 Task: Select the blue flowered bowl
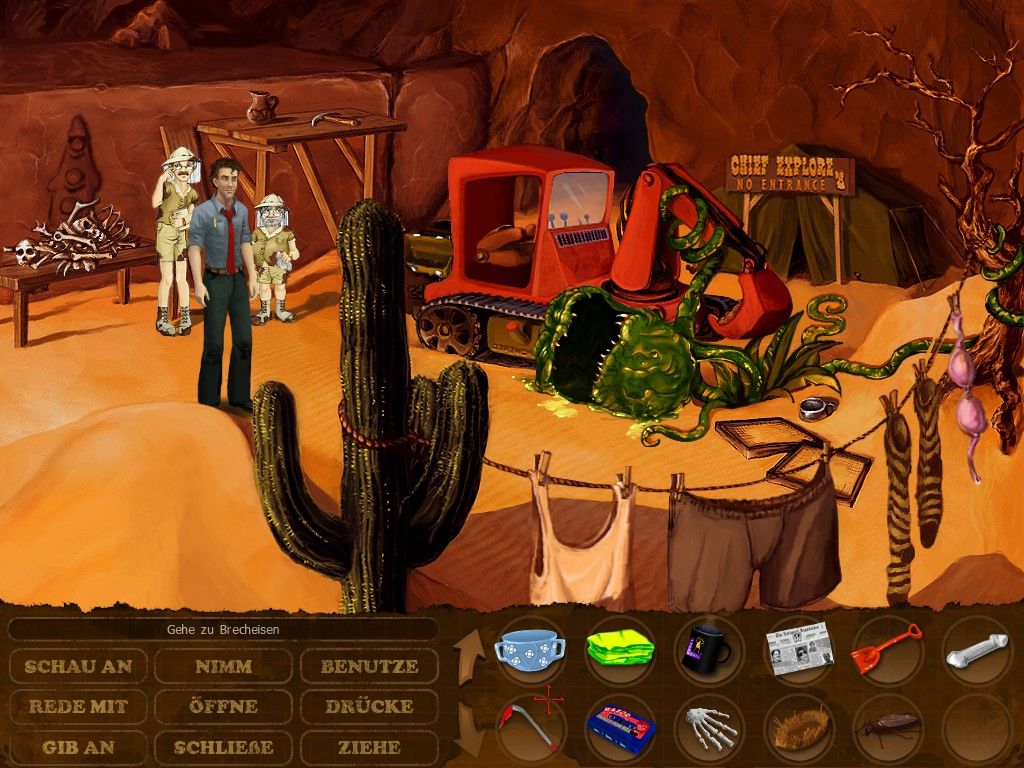(530, 649)
